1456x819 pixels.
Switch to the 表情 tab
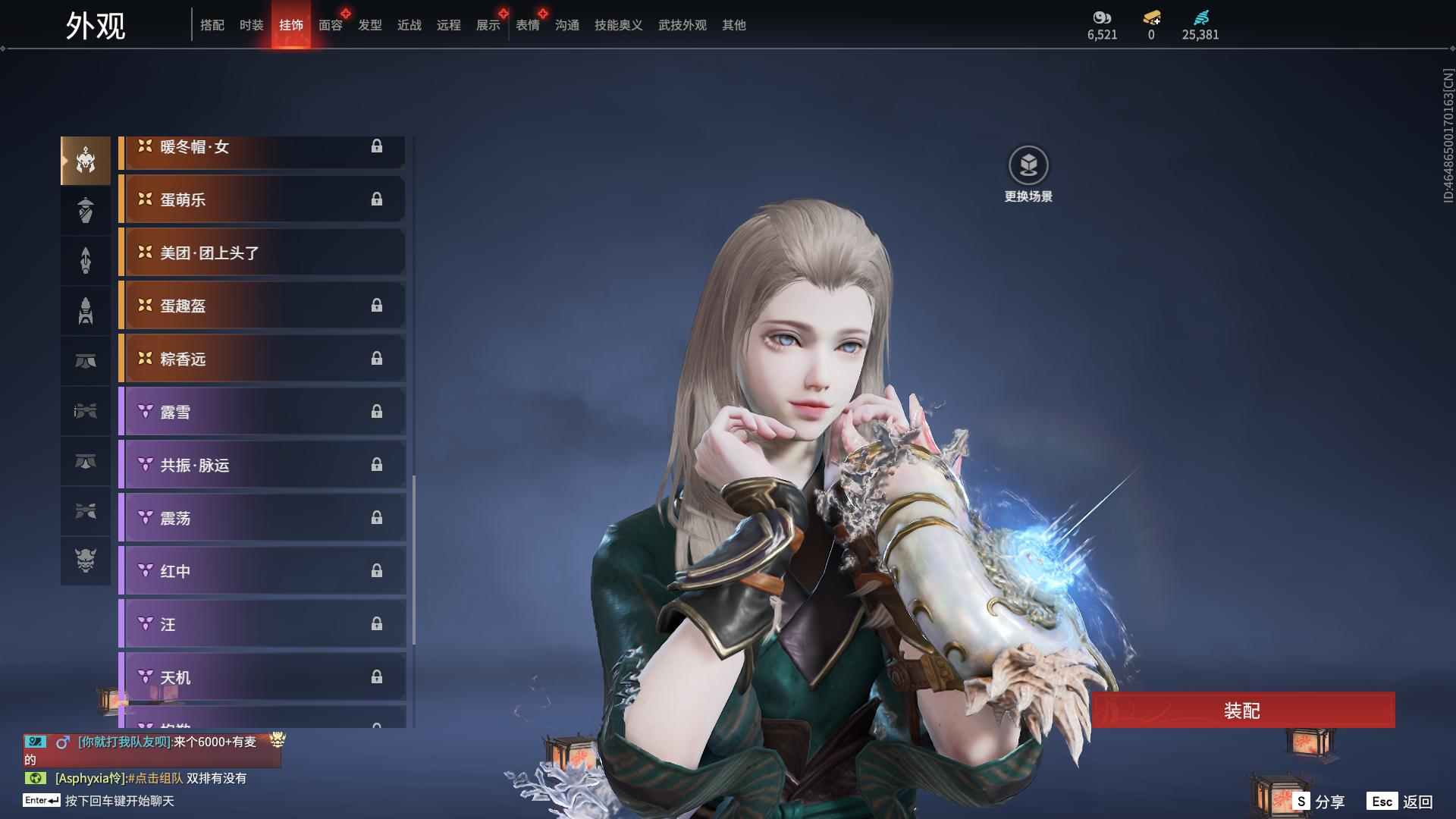[x=527, y=25]
